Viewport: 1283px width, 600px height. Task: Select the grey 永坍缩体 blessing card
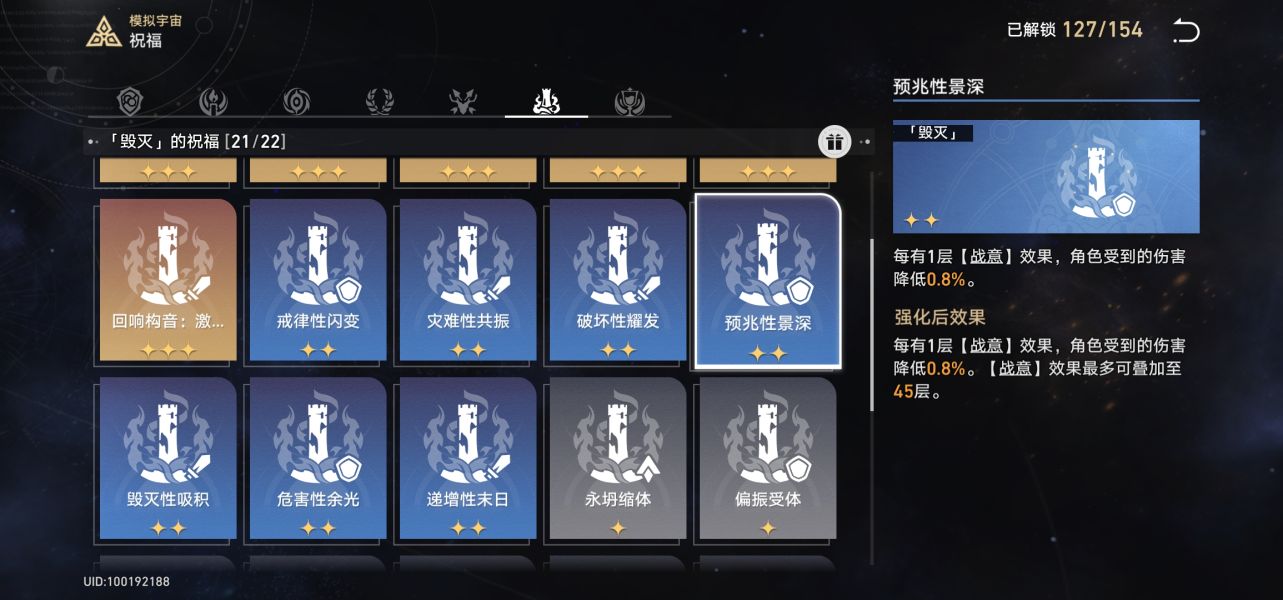click(618, 458)
